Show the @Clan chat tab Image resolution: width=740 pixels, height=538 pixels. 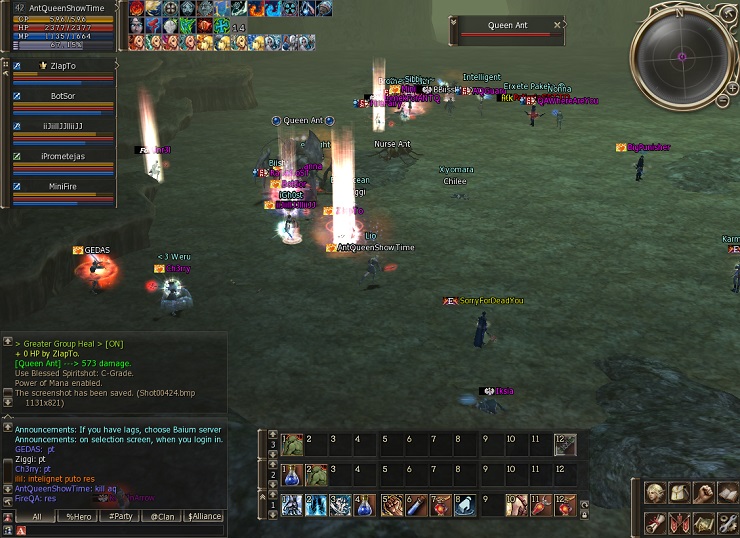pyautogui.click(x=162, y=516)
